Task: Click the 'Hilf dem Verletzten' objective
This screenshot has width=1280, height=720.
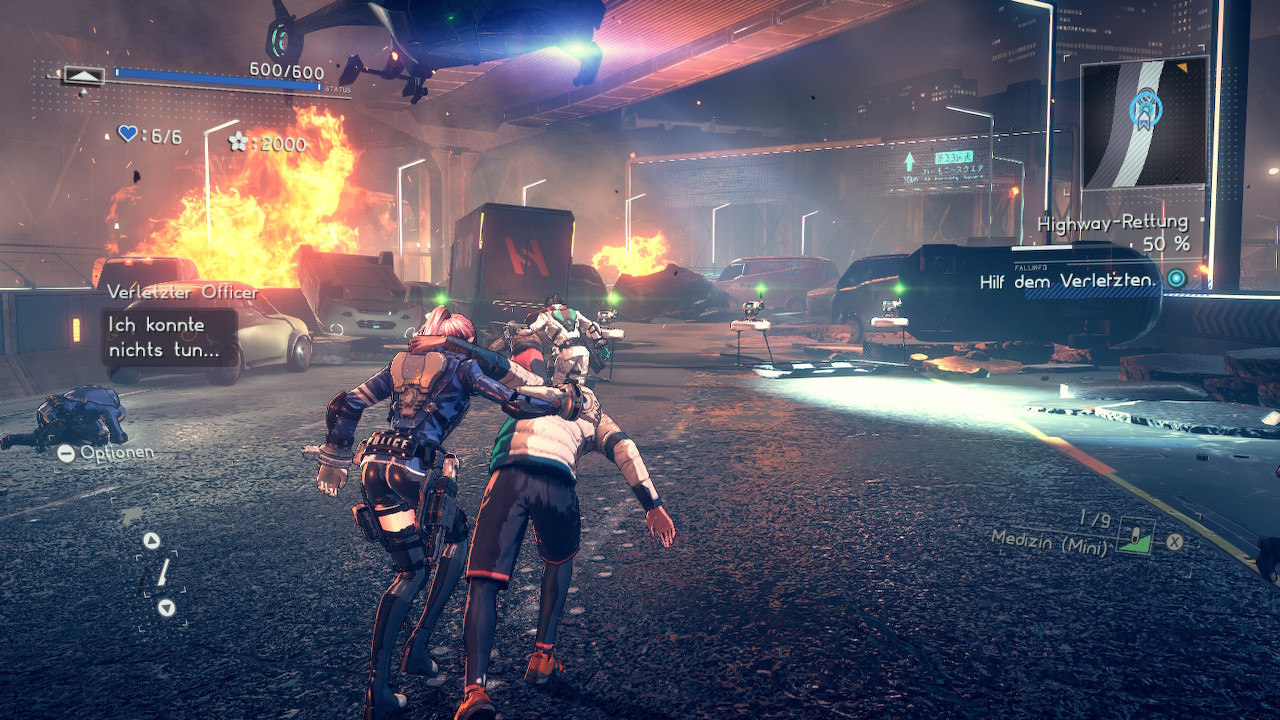Action: coord(1067,282)
